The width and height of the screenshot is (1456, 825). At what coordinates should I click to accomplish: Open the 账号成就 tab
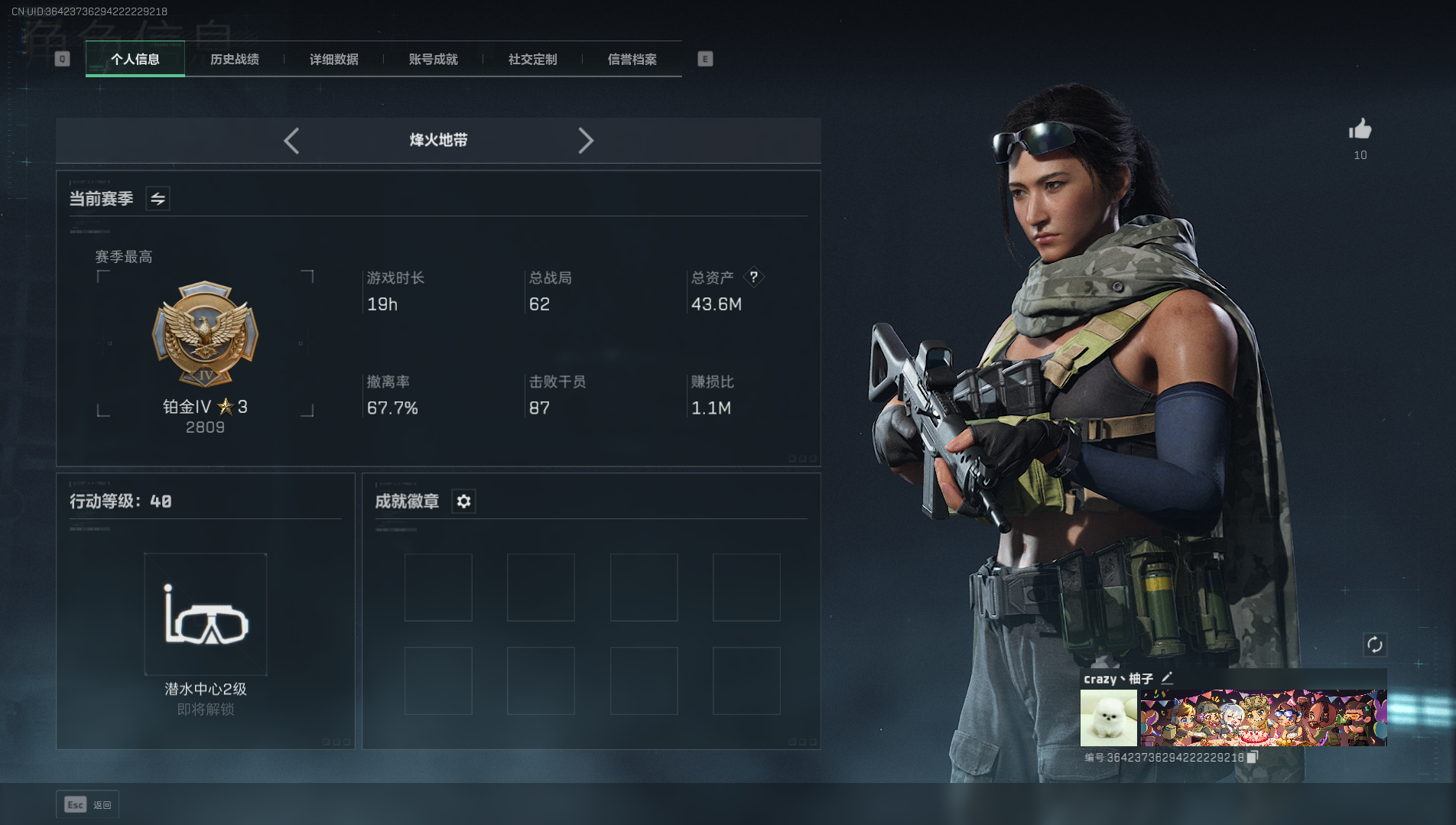point(432,59)
